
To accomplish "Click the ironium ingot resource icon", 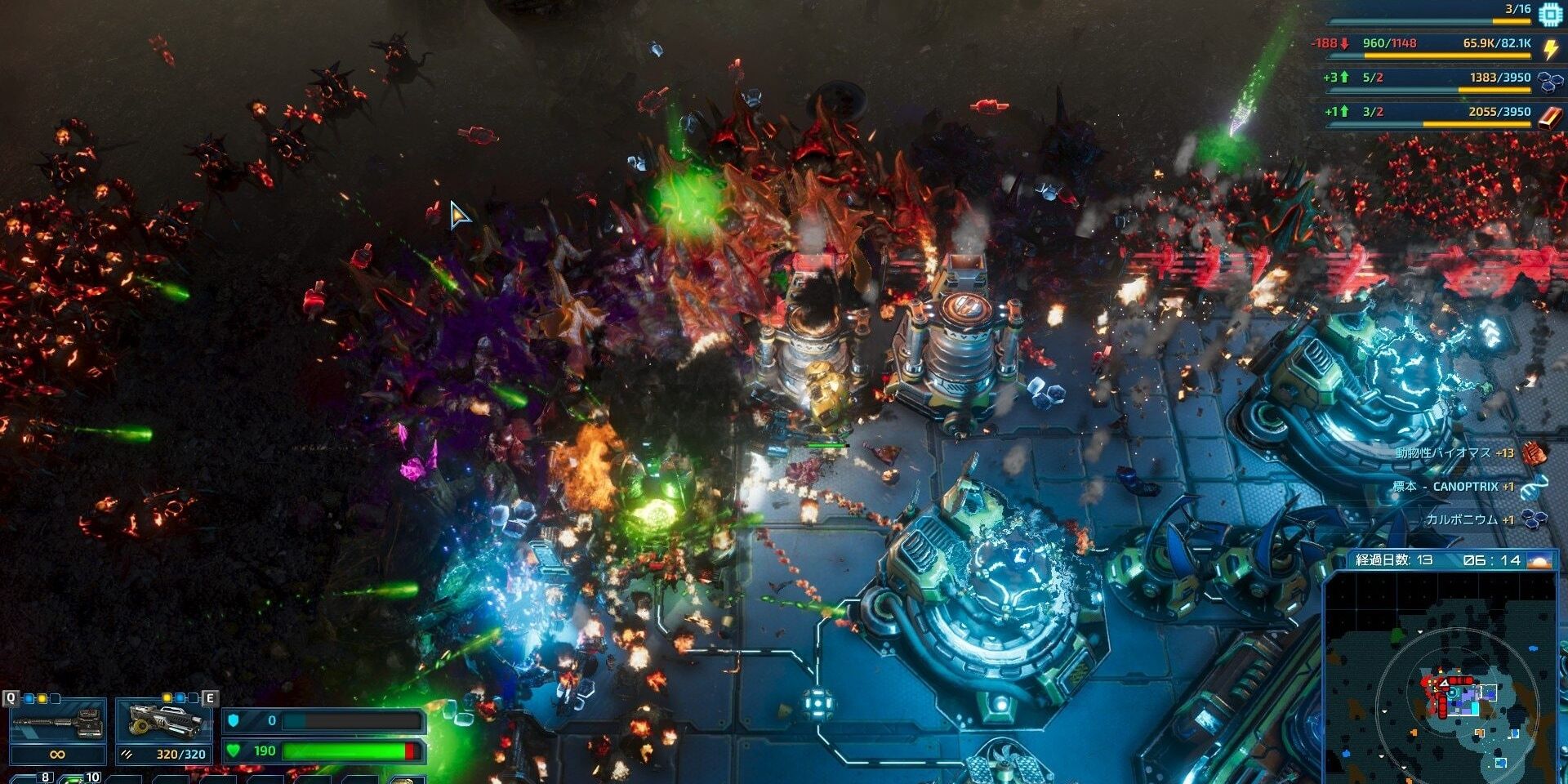I will click(x=1549, y=116).
